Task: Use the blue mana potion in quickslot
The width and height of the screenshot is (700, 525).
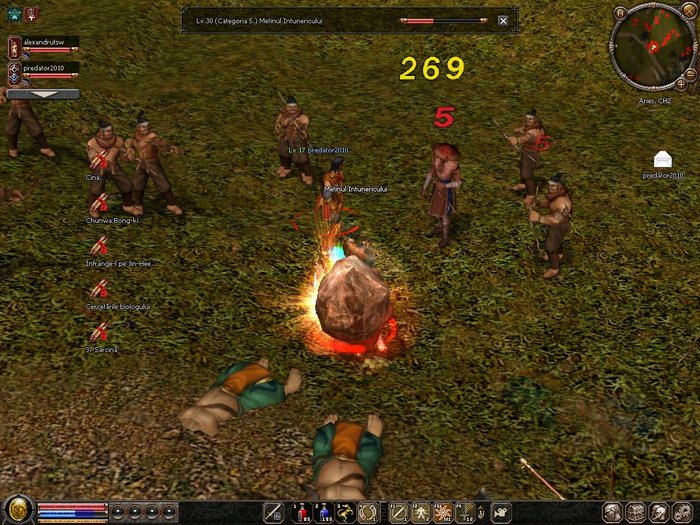Action: 324,512
